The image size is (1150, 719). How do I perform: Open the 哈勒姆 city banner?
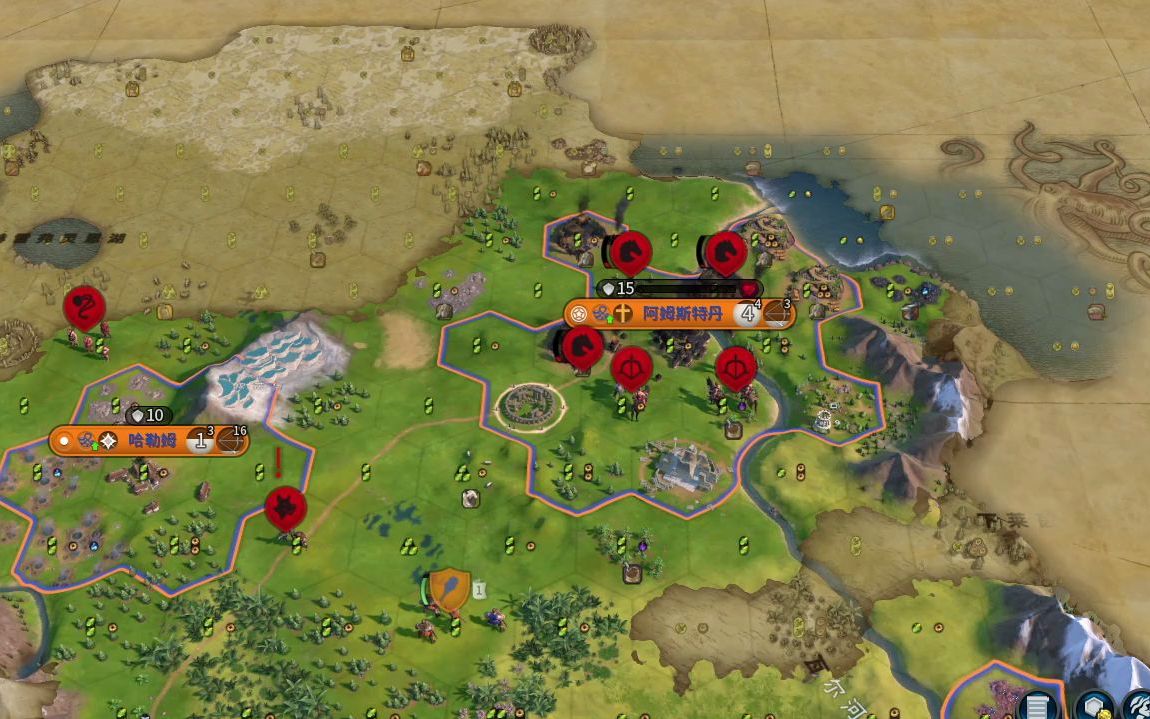pyautogui.click(x=152, y=440)
